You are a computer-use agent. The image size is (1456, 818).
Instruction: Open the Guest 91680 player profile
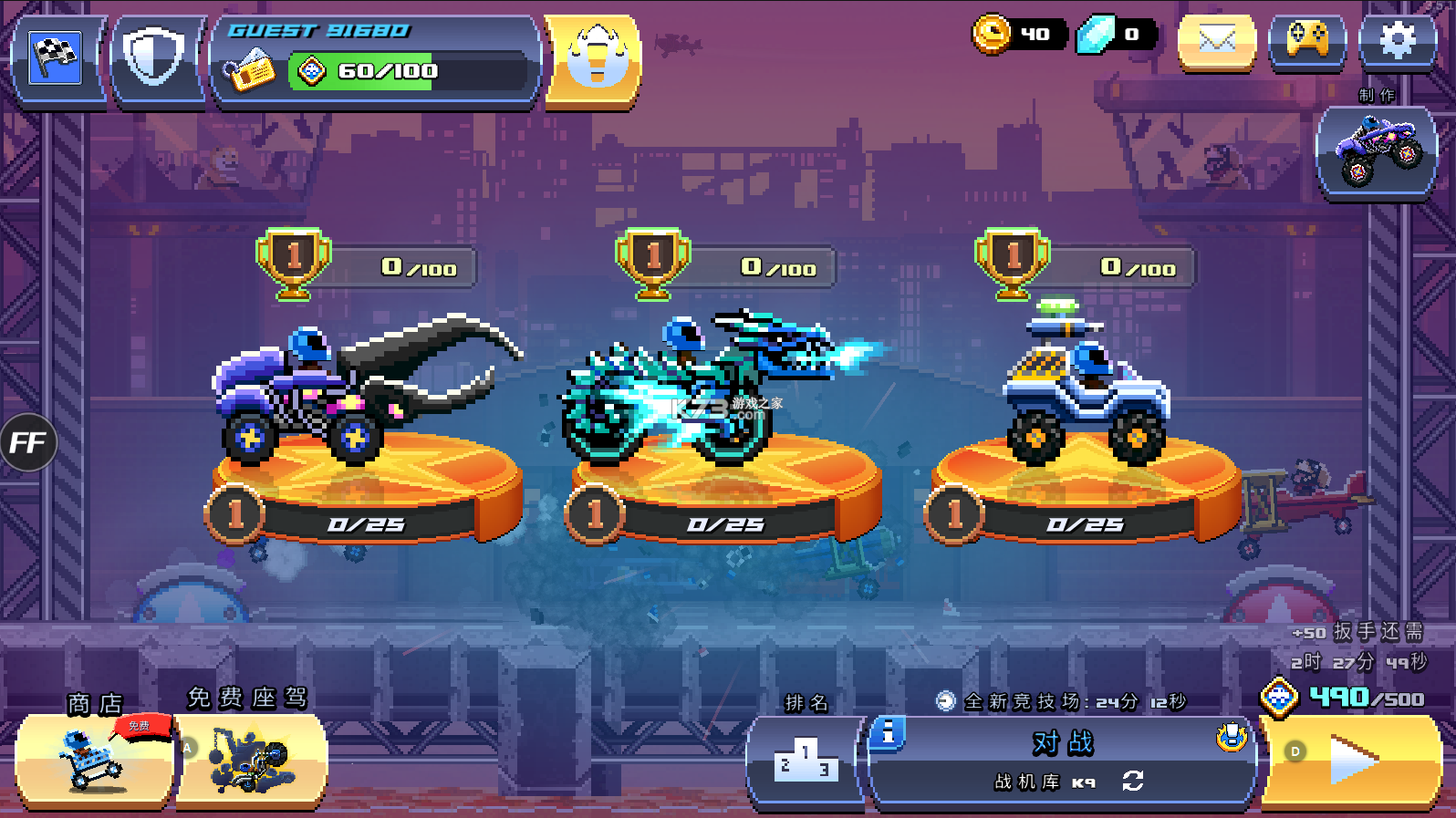(376, 60)
